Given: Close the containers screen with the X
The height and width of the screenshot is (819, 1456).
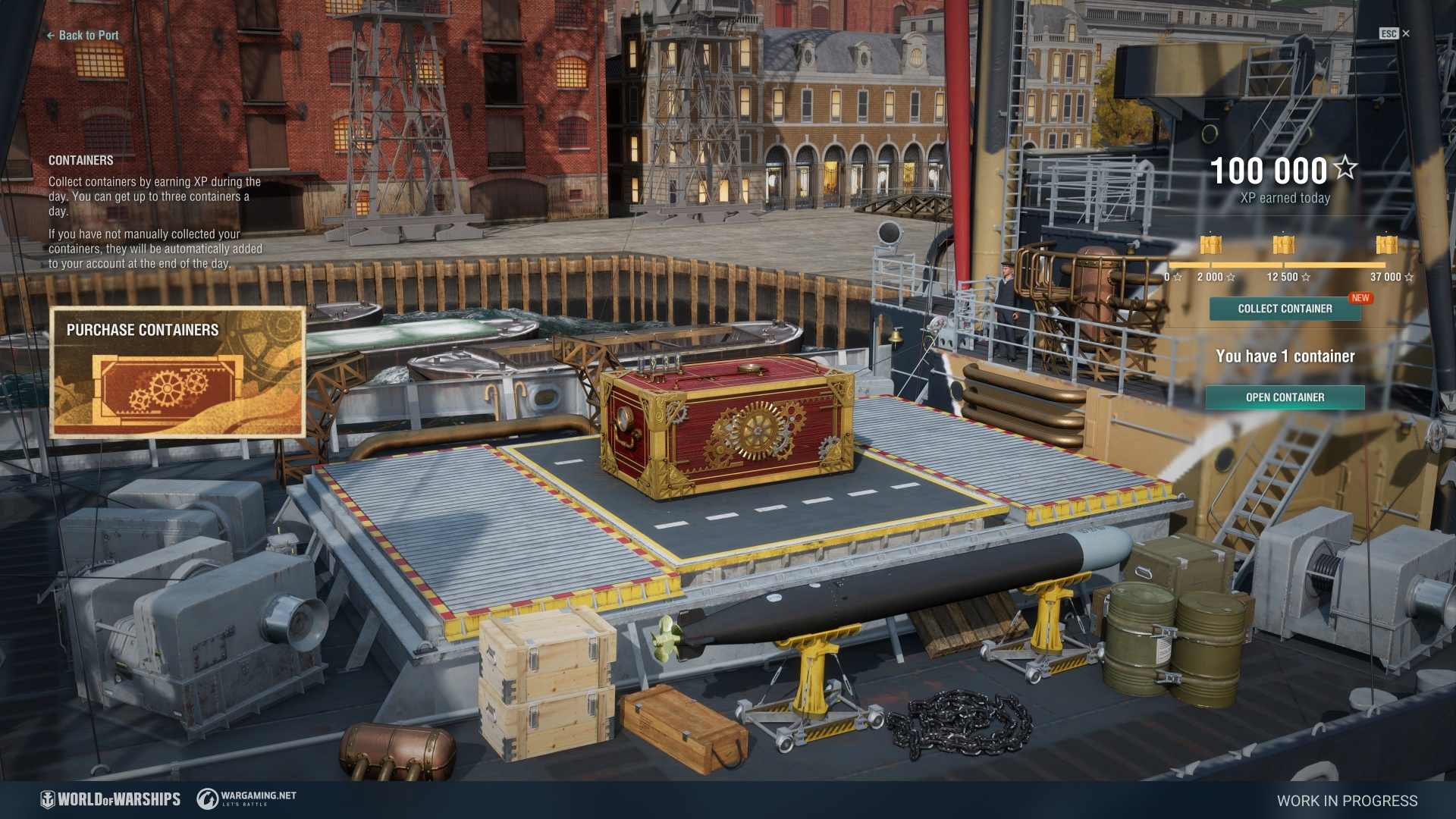Looking at the screenshot, I should tap(1406, 33).
